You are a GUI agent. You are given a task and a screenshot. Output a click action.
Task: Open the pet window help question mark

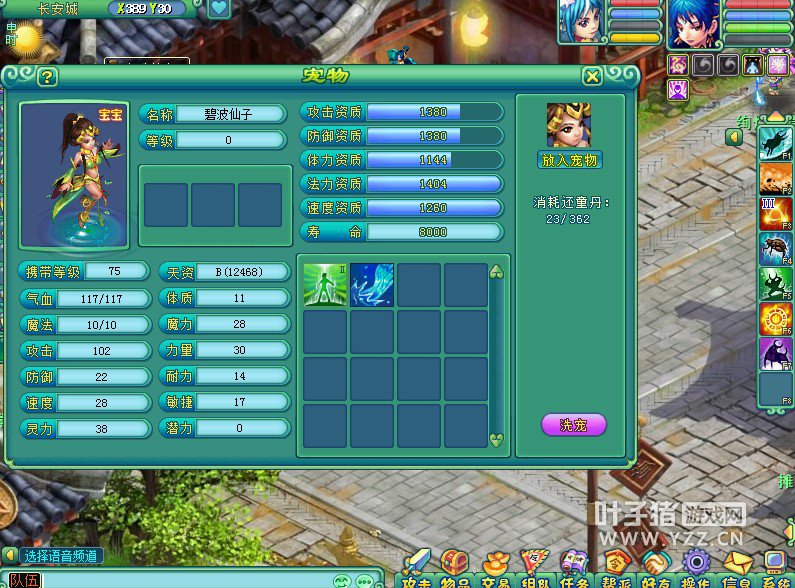47,77
